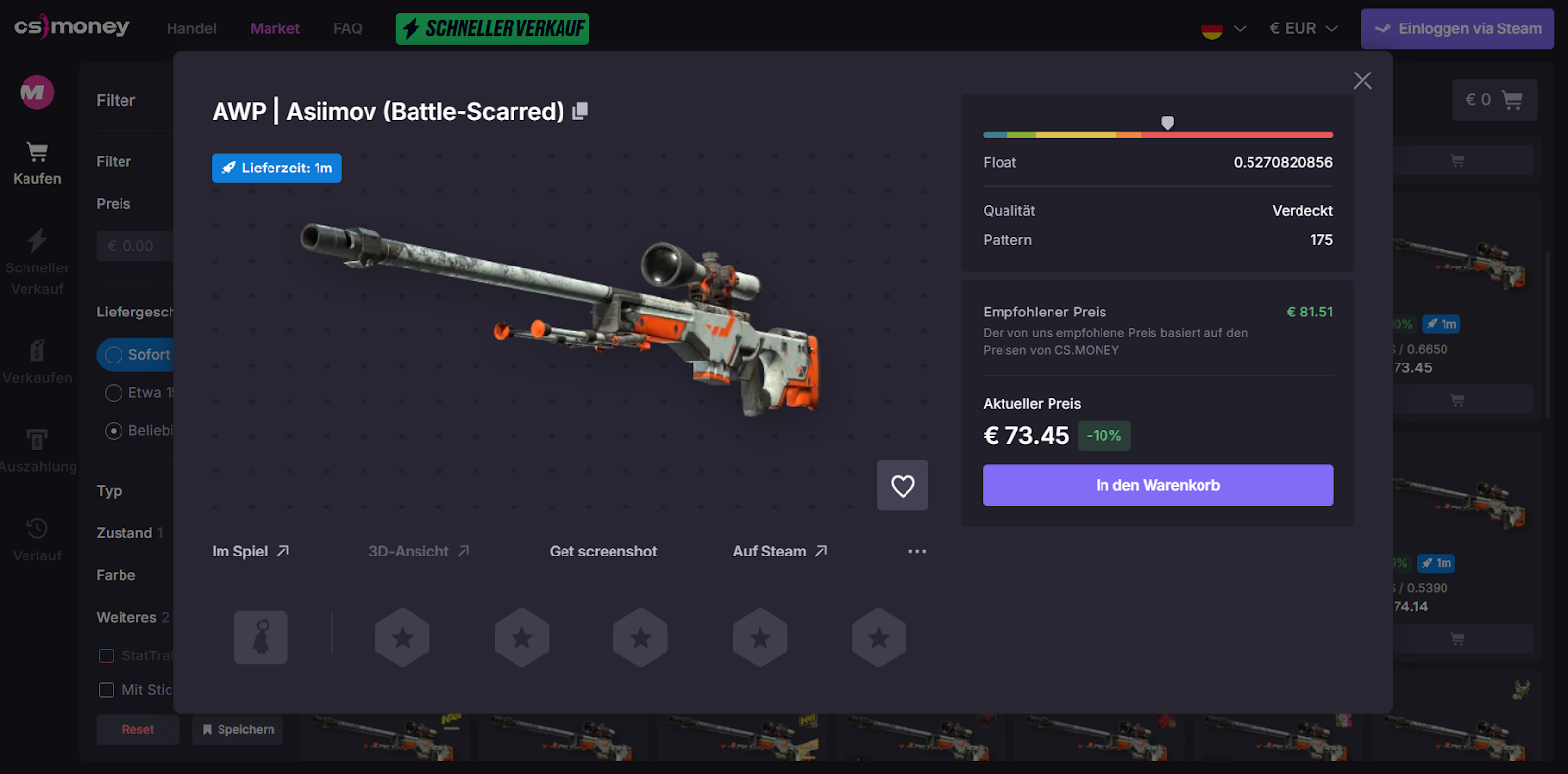Open the three-dot more options menu
1568x774 pixels.
click(x=917, y=552)
